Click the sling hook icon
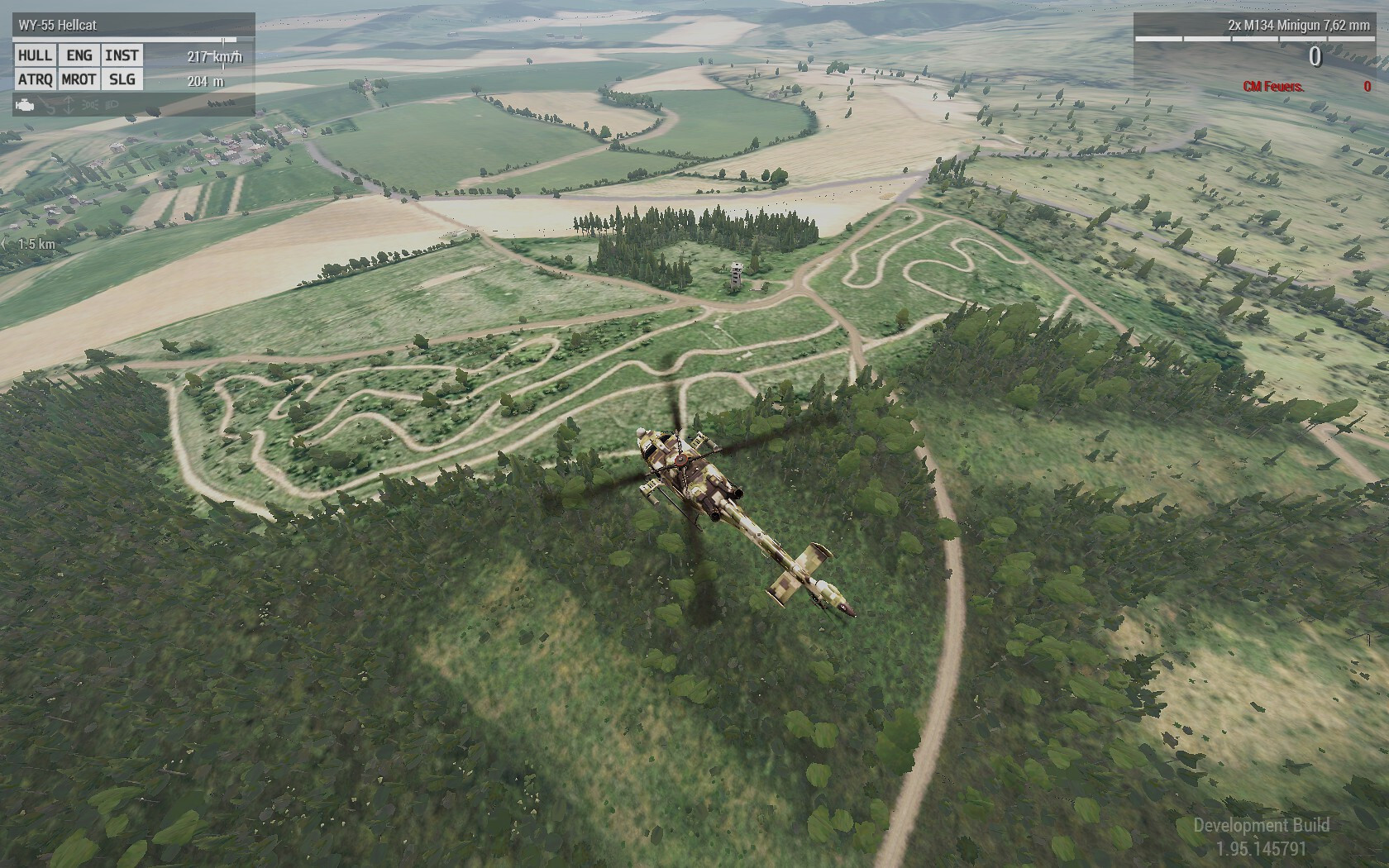1389x868 pixels. [x=48, y=106]
